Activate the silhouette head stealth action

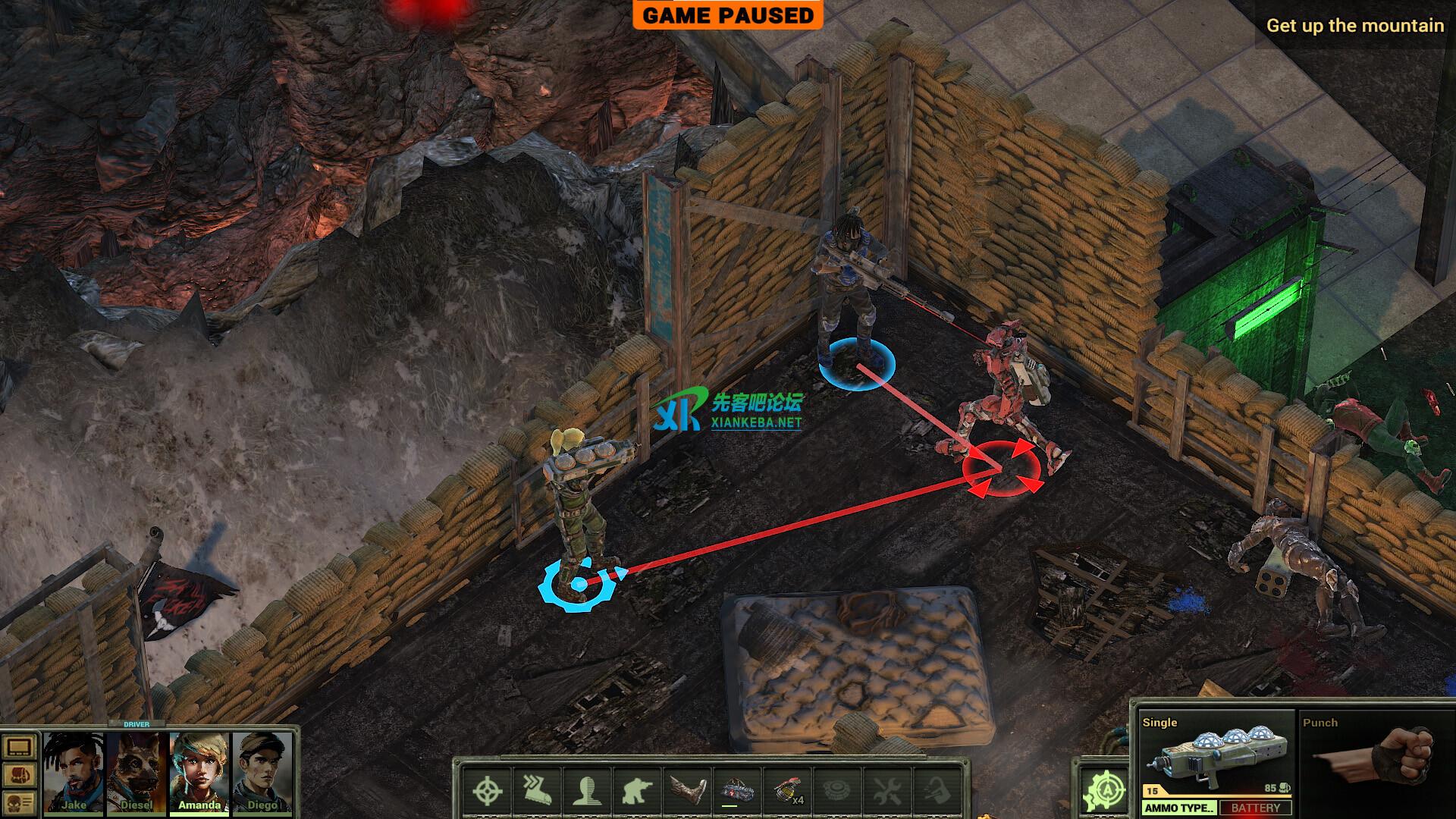pyautogui.click(x=587, y=791)
